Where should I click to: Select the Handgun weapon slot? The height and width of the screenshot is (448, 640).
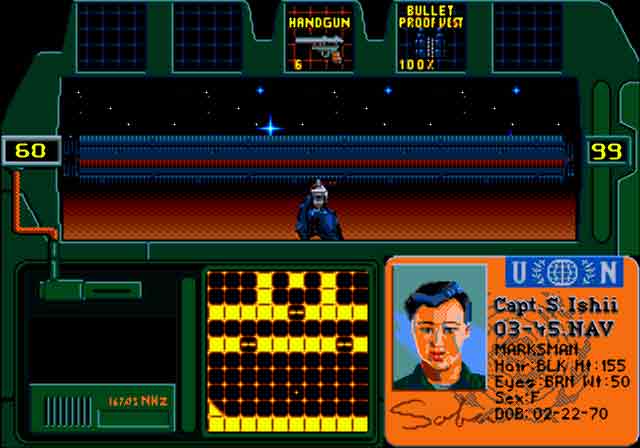pyautogui.click(x=319, y=38)
